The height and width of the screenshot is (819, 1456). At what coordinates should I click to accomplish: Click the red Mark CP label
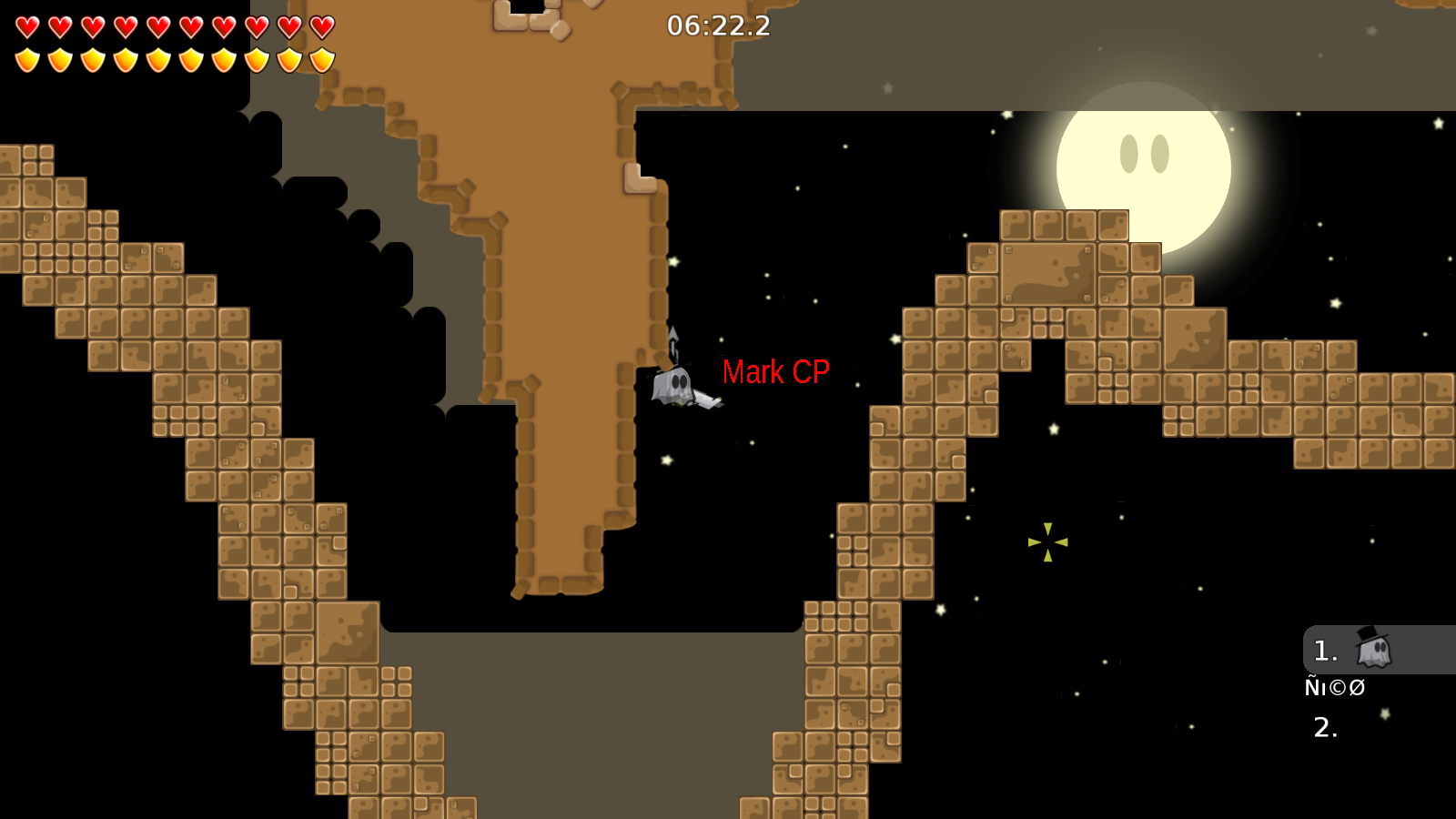[776, 371]
